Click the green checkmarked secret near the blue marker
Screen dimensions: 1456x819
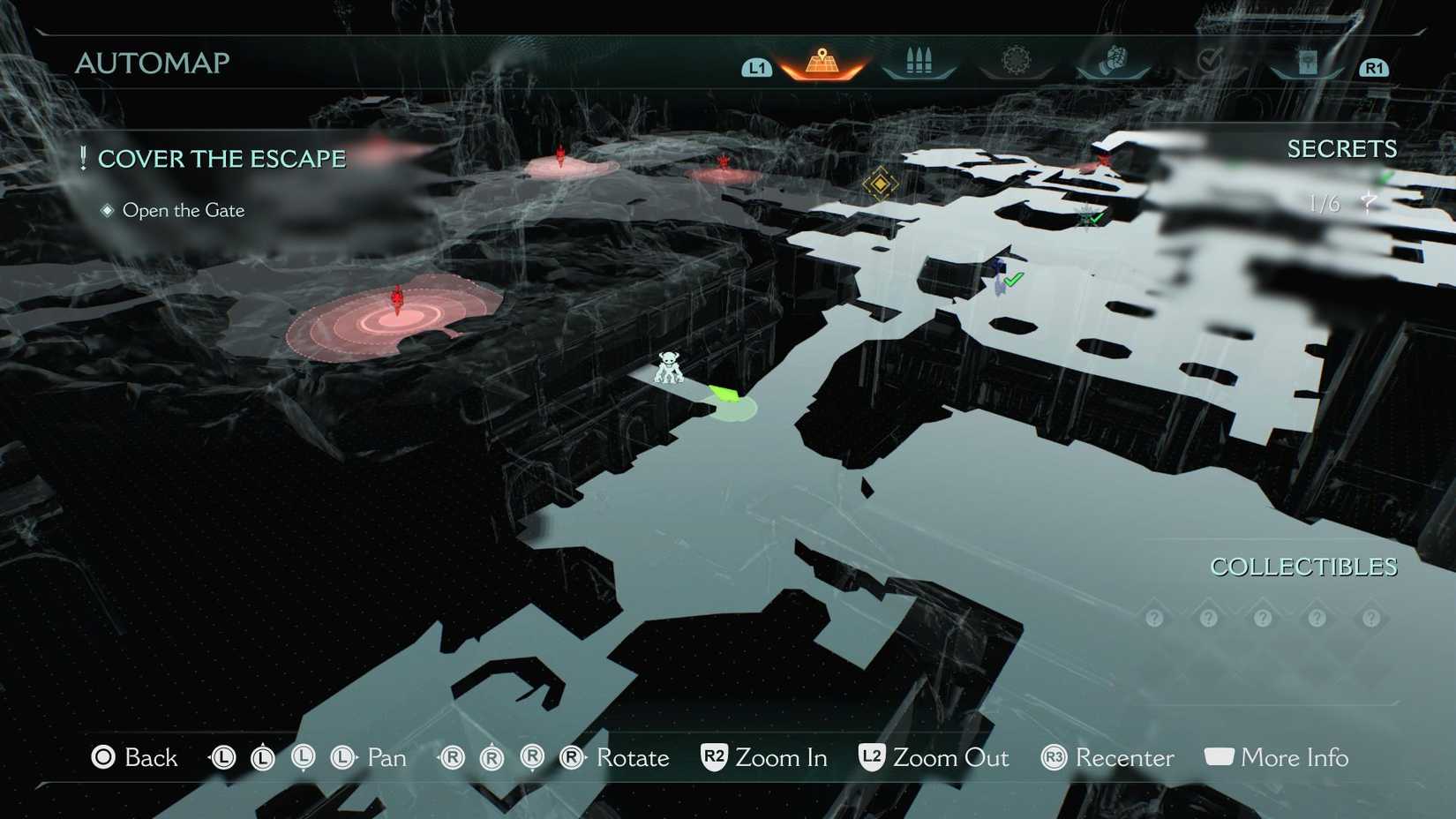[x=1012, y=277]
